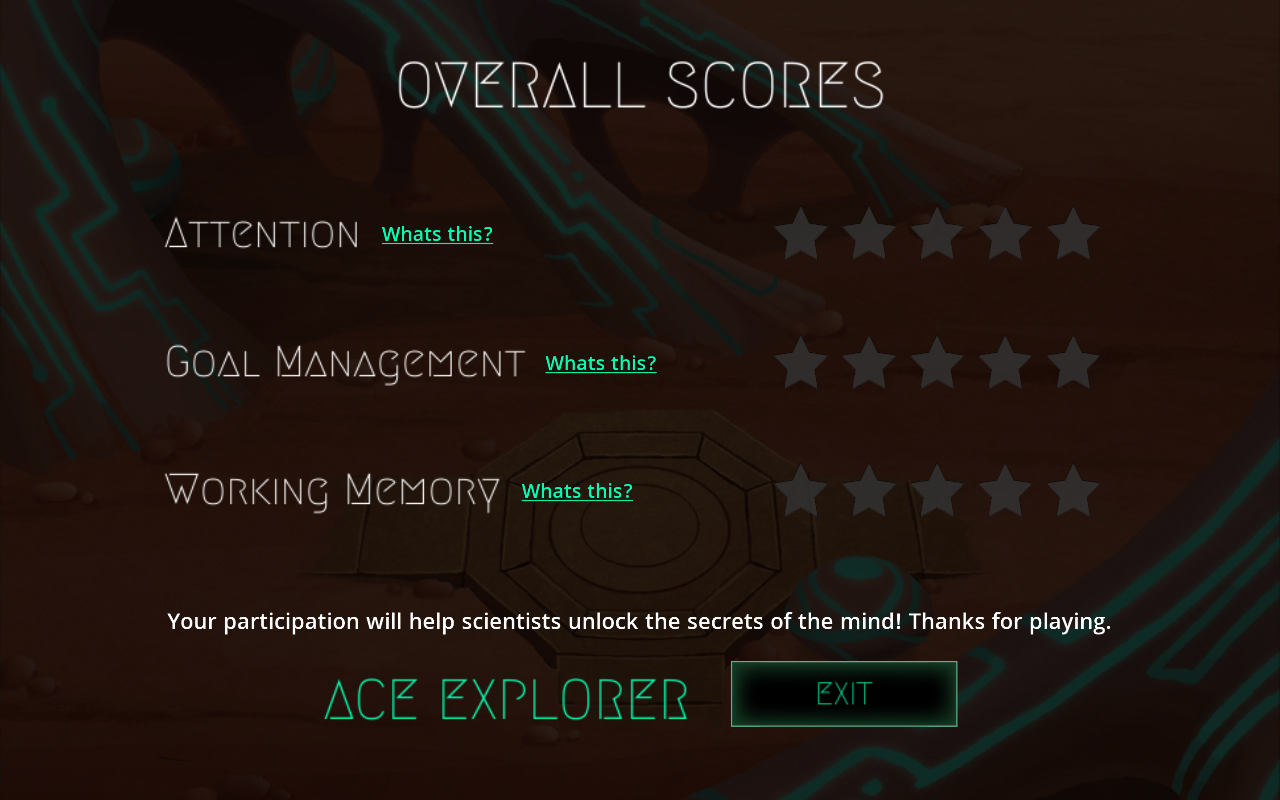Click the participation thank-you message
The width and height of the screenshot is (1280, 800).
640,620
